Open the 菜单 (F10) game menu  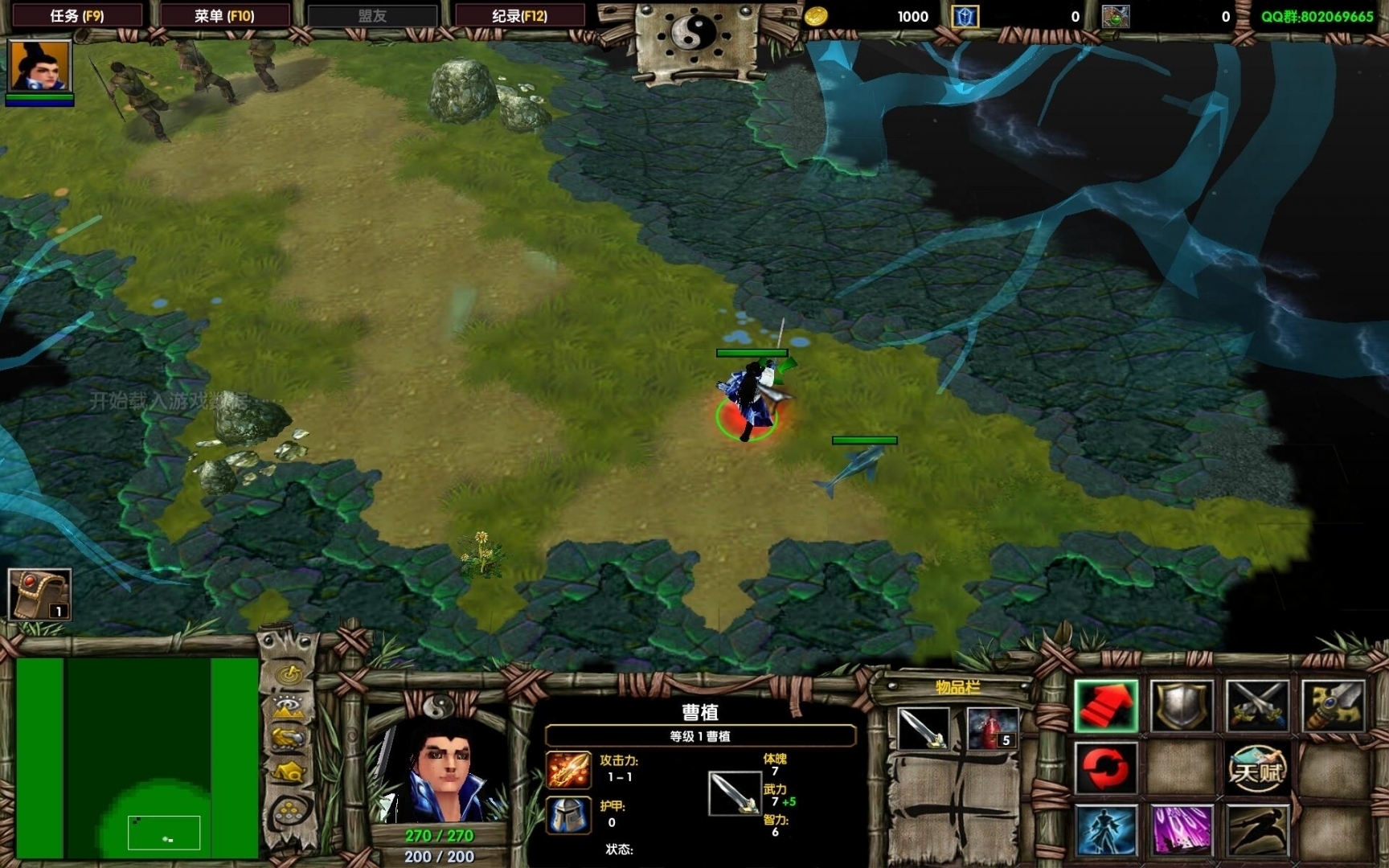pyautogui.click(x=224, y=15)
